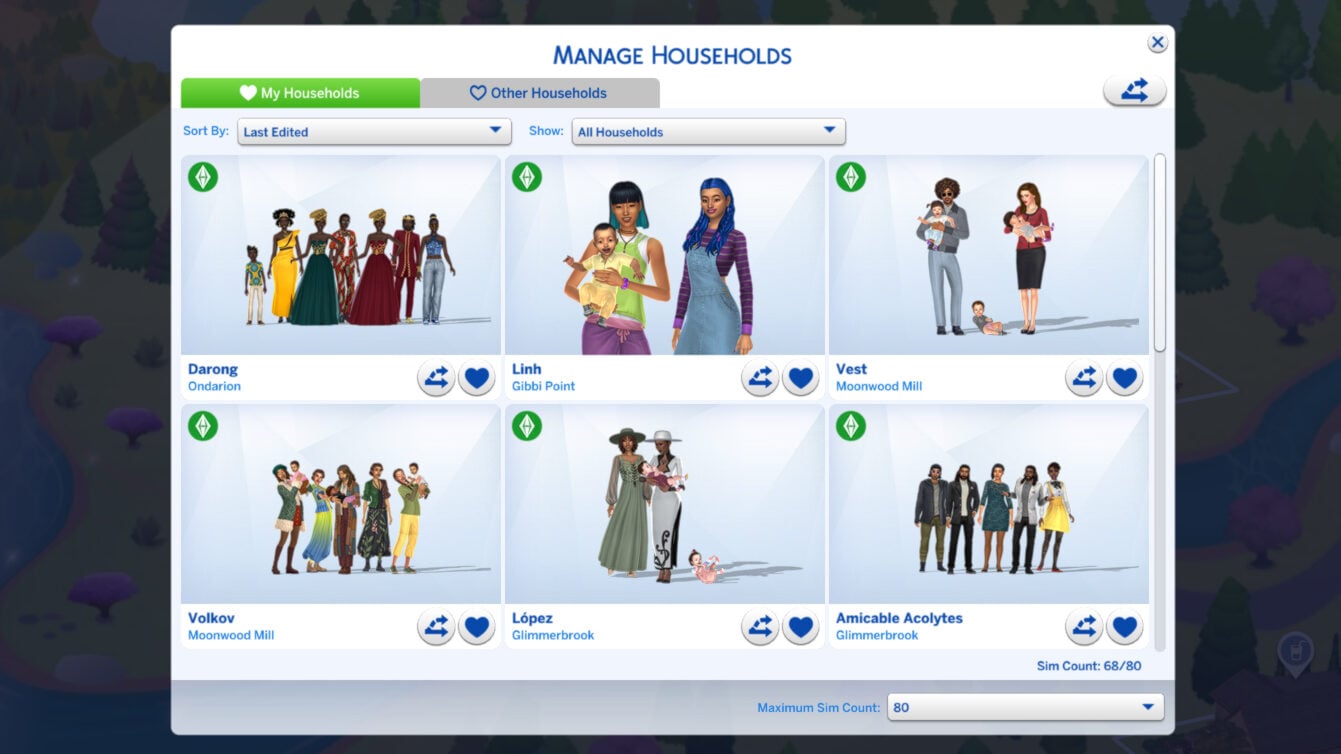
Task: Mark Amicable Acolytes as a favorite
Action: click(1124, 626)
